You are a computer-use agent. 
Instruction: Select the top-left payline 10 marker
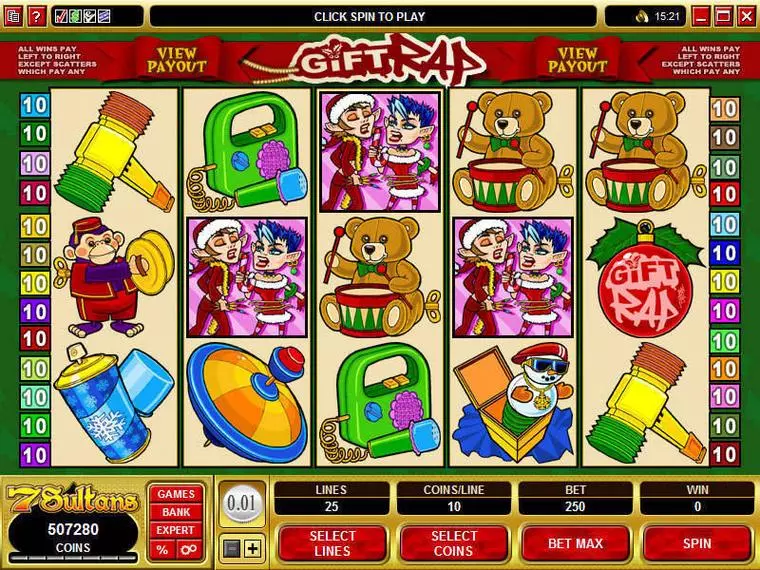click(x=35, y=105)
